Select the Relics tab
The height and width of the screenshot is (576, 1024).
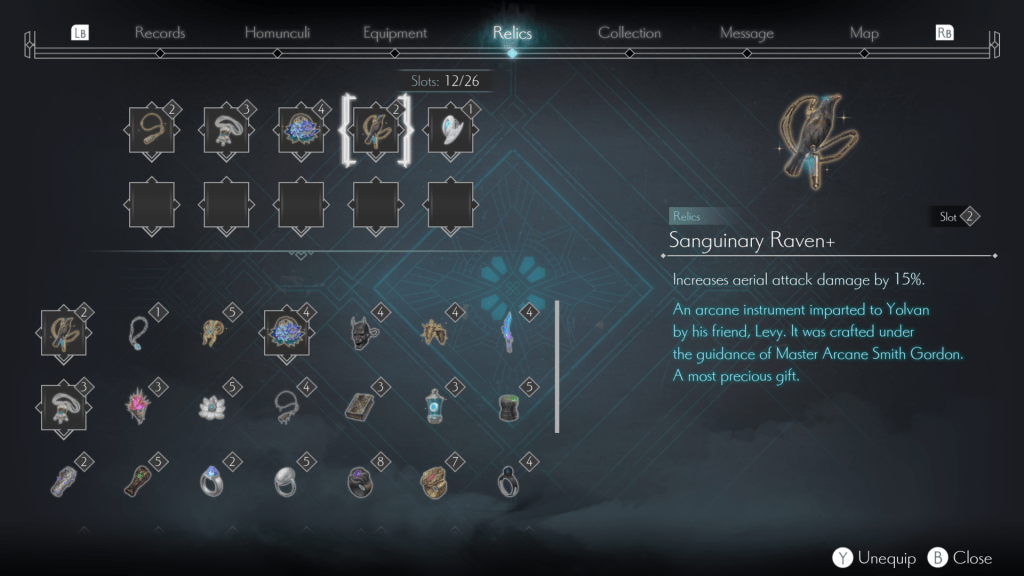512,33
